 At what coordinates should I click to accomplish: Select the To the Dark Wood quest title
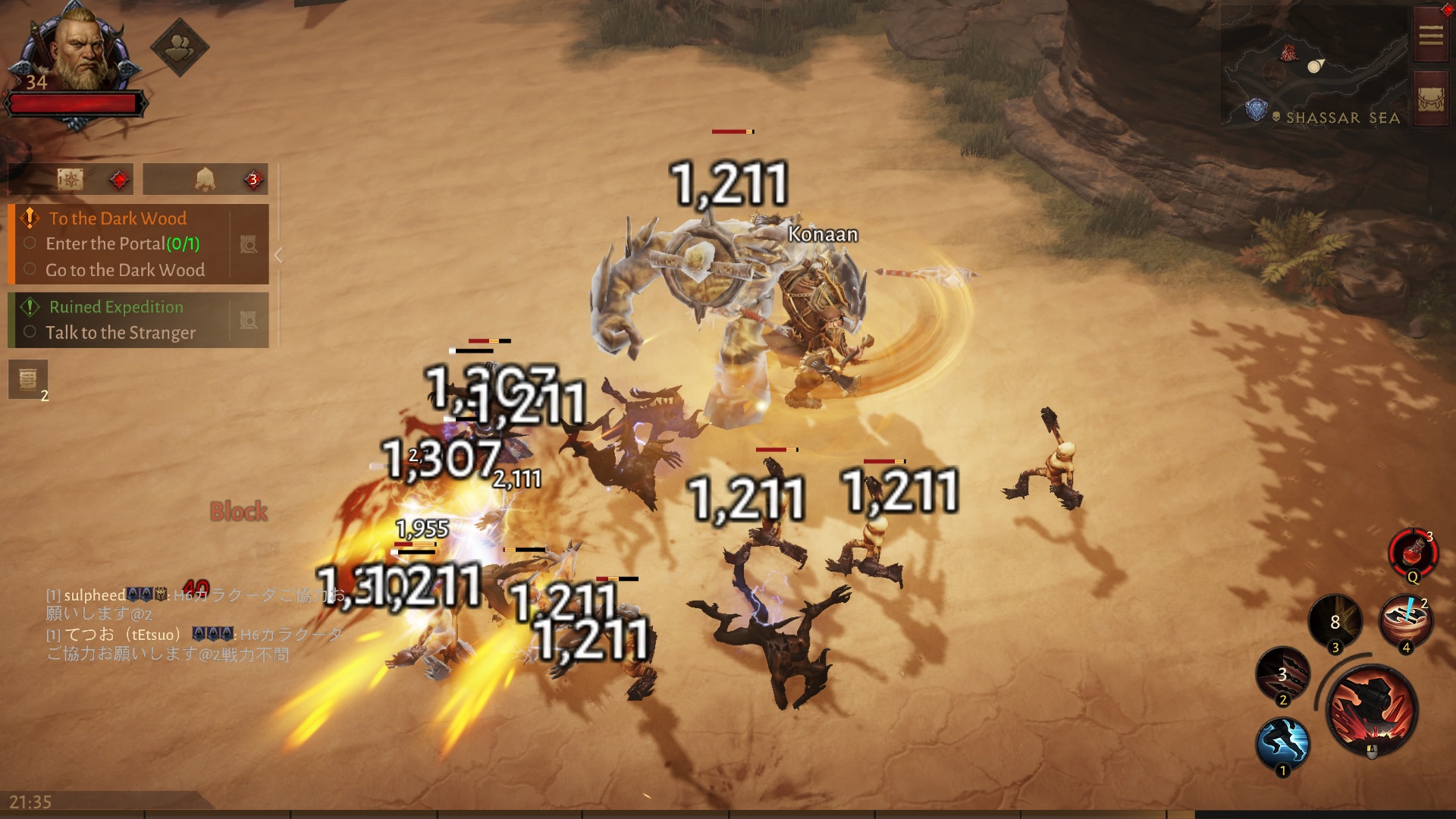click(x=117, y=218)
